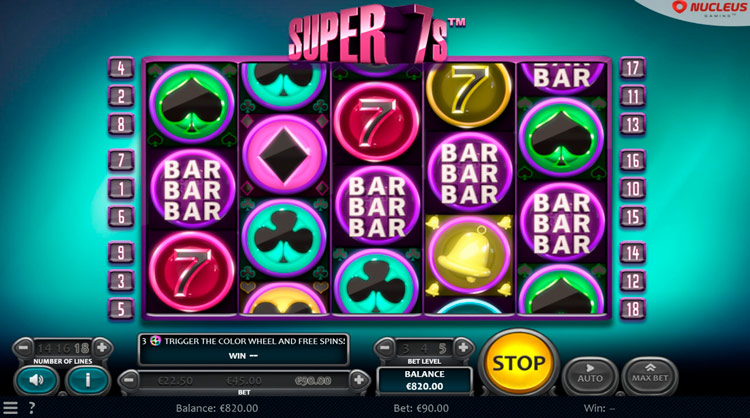750x418 pixels.
Task: Select payline marker 10
Action: pos(633,189)
